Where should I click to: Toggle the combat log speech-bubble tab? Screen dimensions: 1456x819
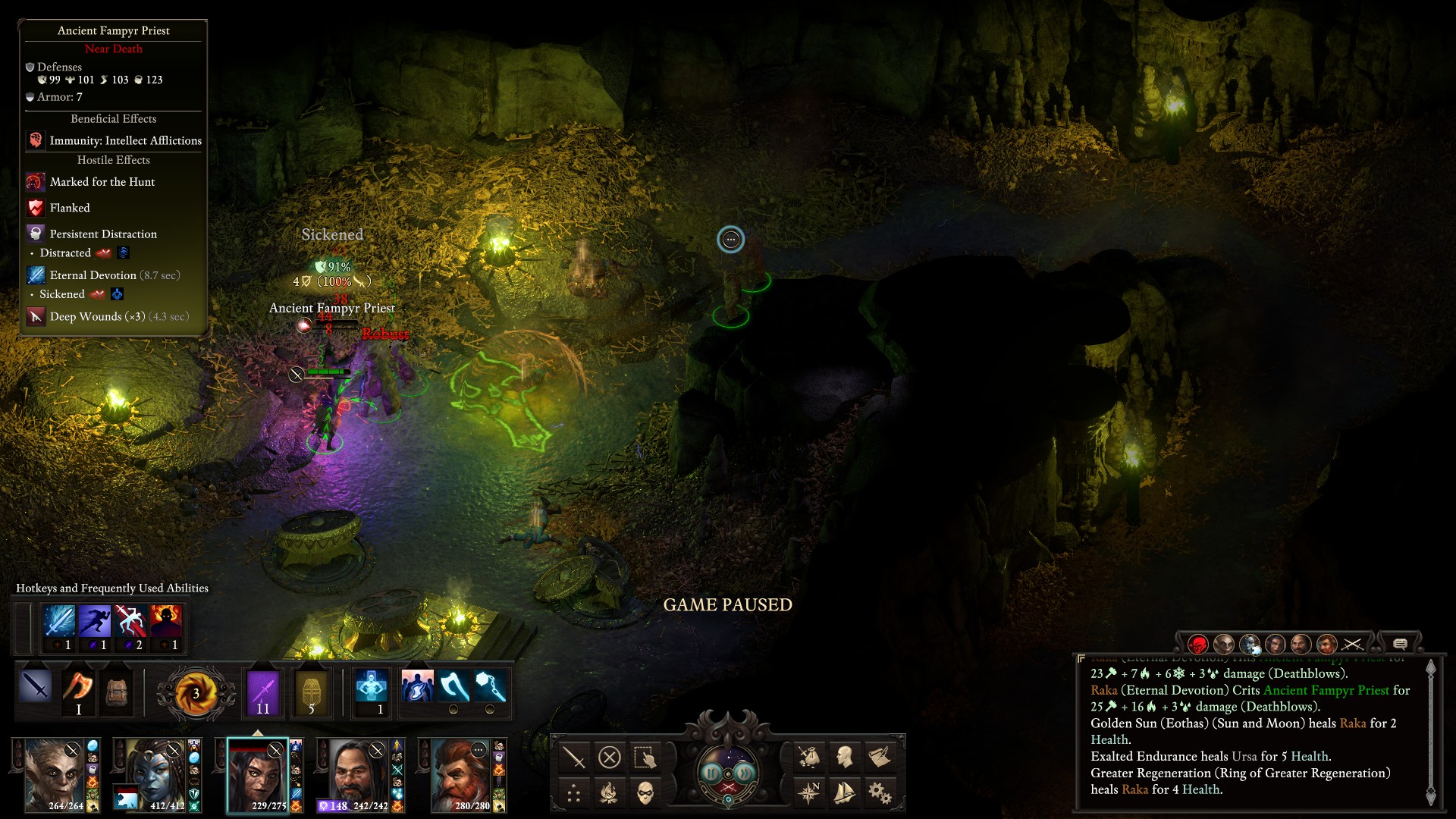(x=1400, y=644)
